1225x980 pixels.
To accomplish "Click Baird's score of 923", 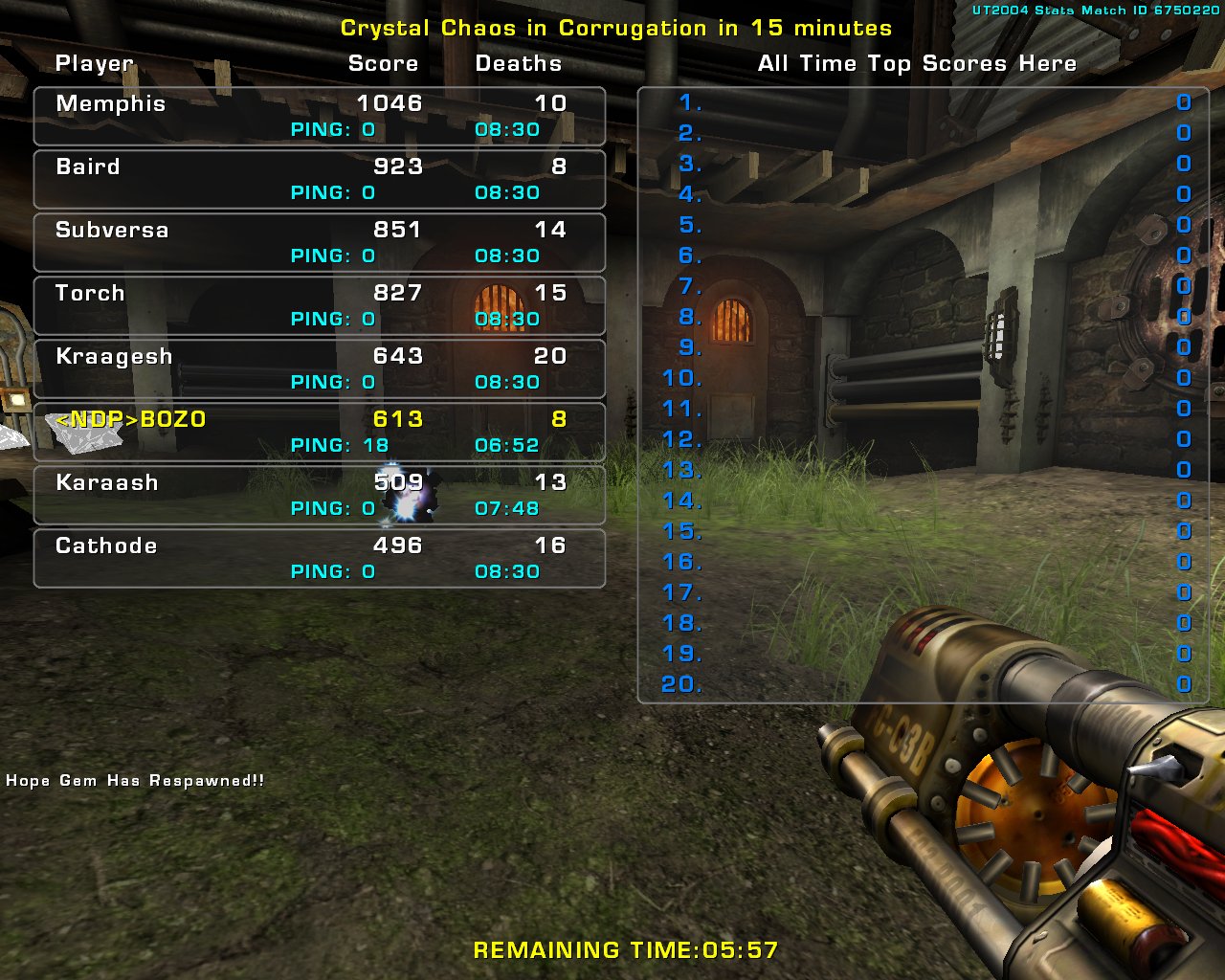I will (x=396, y=167).
